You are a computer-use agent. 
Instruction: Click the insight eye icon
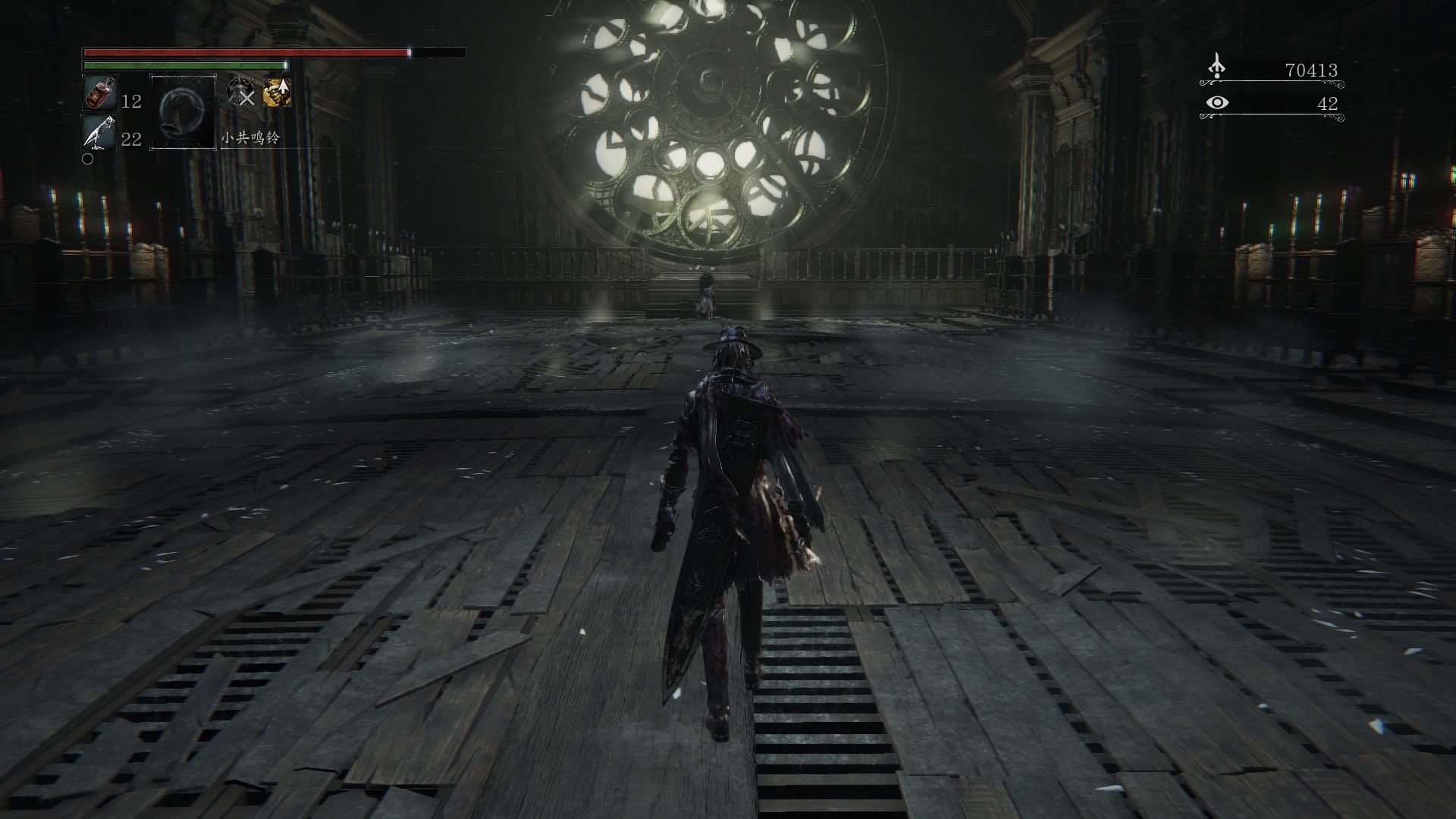tap(1216, 102)
